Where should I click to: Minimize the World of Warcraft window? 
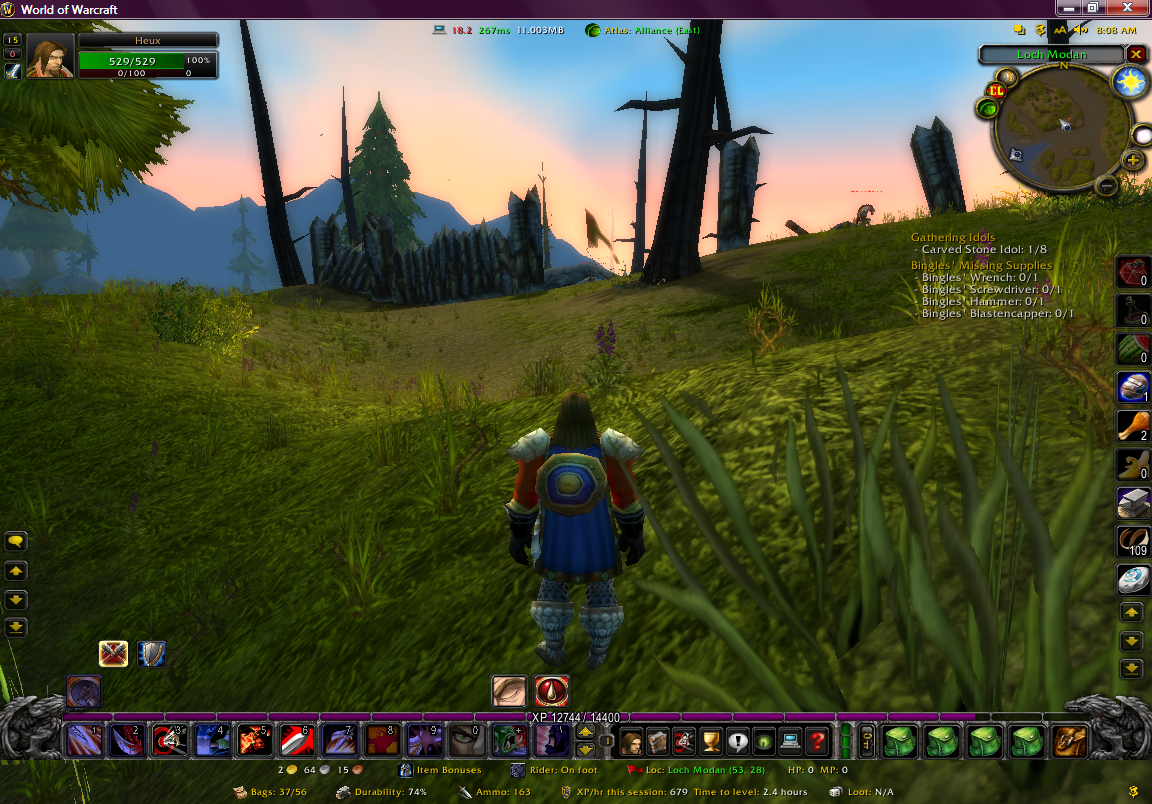pyautogui.click(x=1070, y=9)
